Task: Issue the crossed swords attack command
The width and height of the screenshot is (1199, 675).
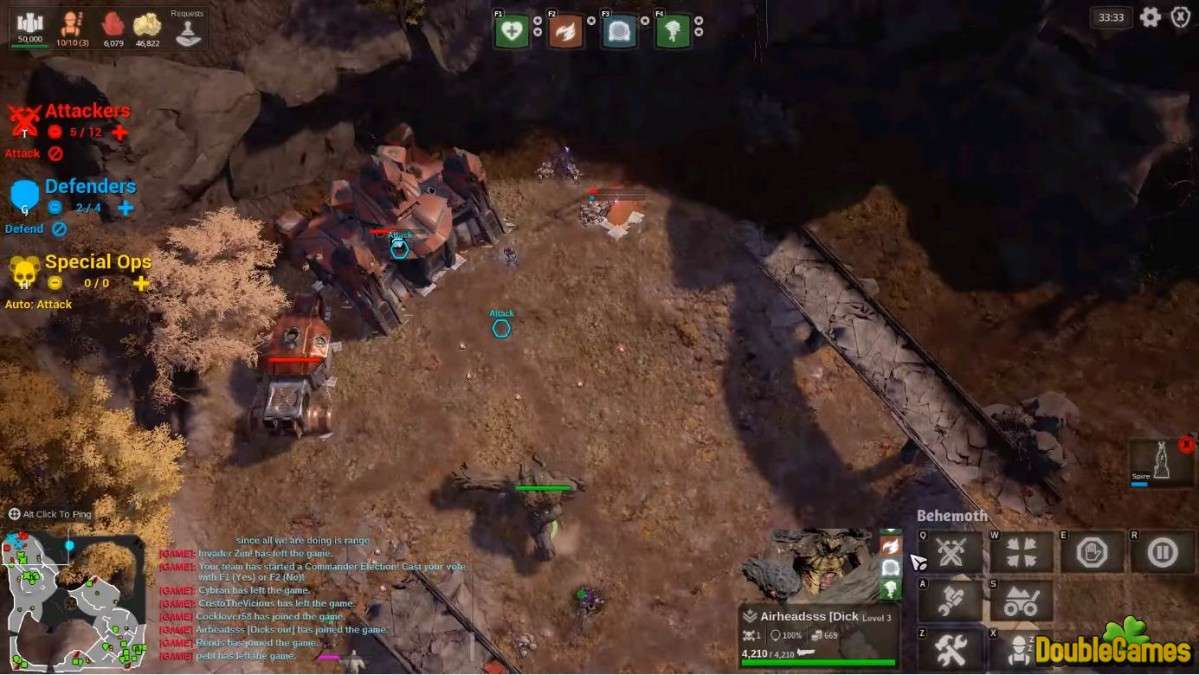Action: [x=950, y=552]
